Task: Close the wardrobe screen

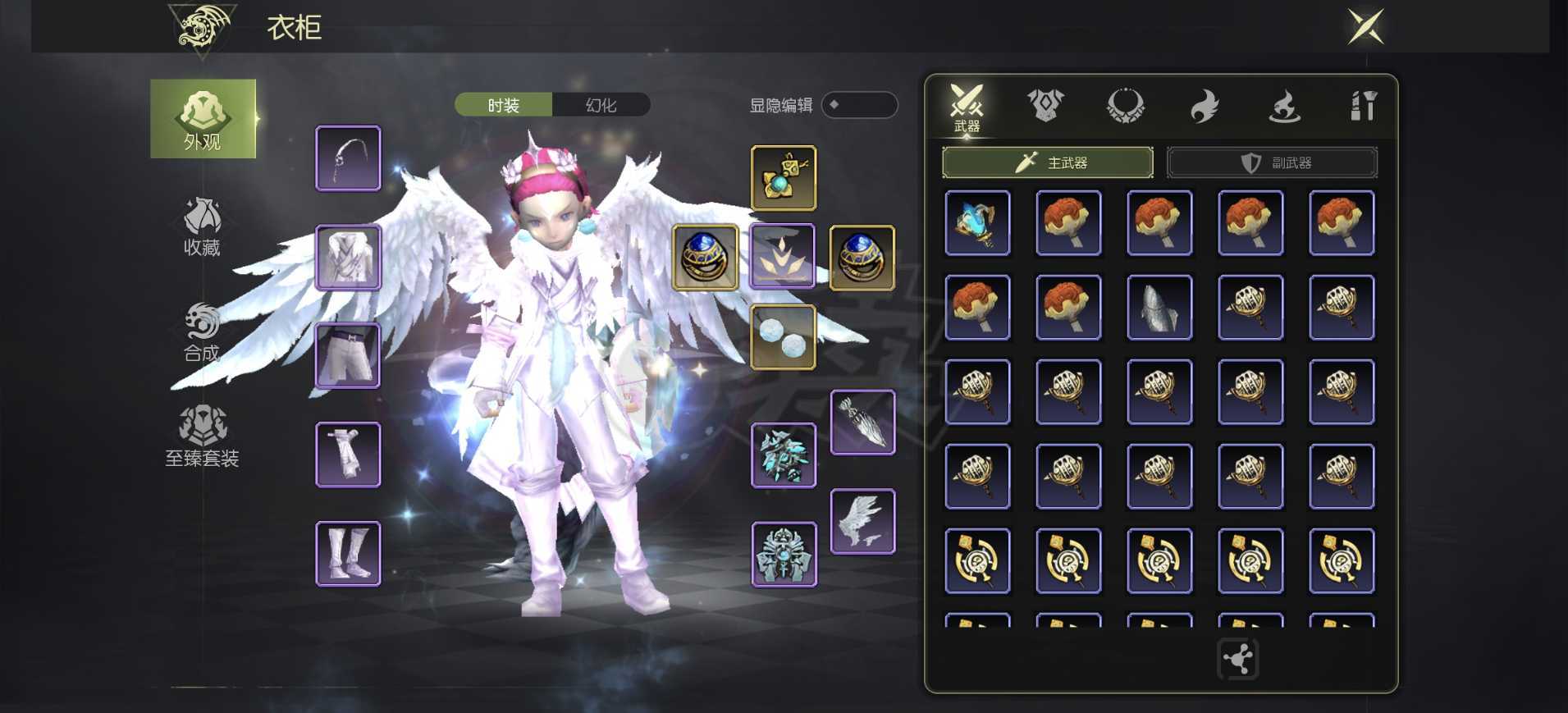Action: (x=1365, y=26)
